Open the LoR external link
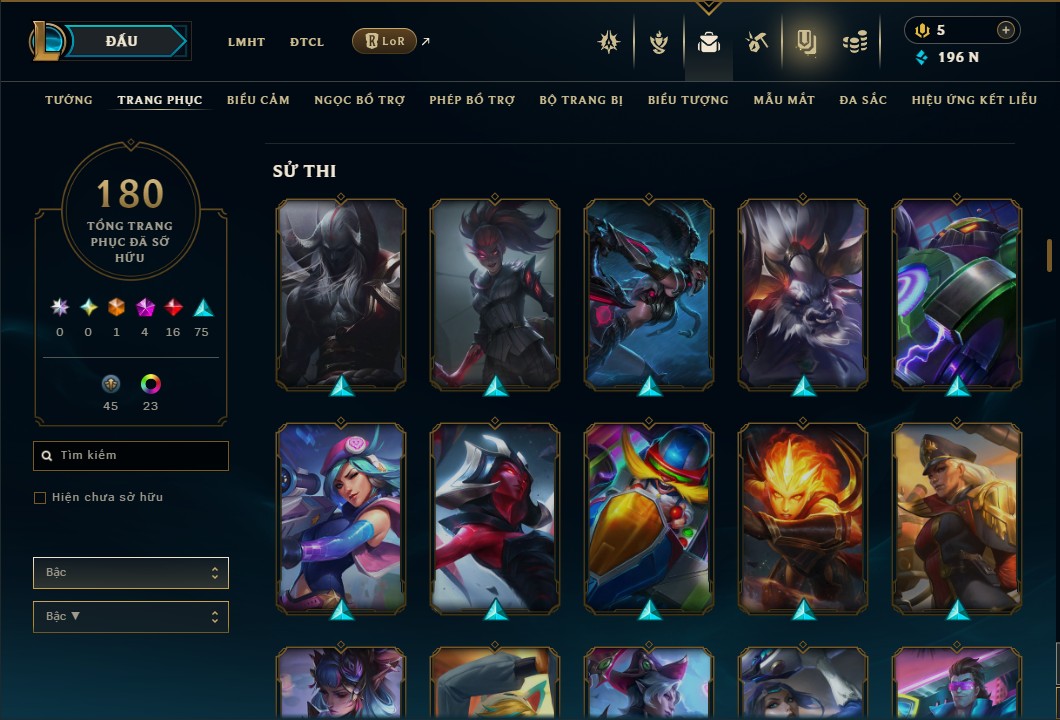 pos(385,41)
